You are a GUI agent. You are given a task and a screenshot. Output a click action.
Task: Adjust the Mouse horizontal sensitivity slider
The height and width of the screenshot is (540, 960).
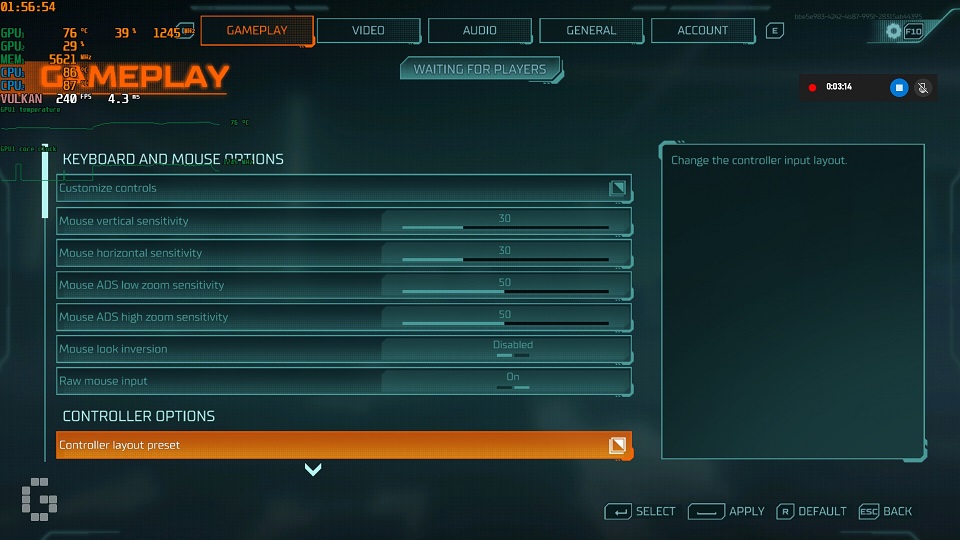tap(505, 259)
